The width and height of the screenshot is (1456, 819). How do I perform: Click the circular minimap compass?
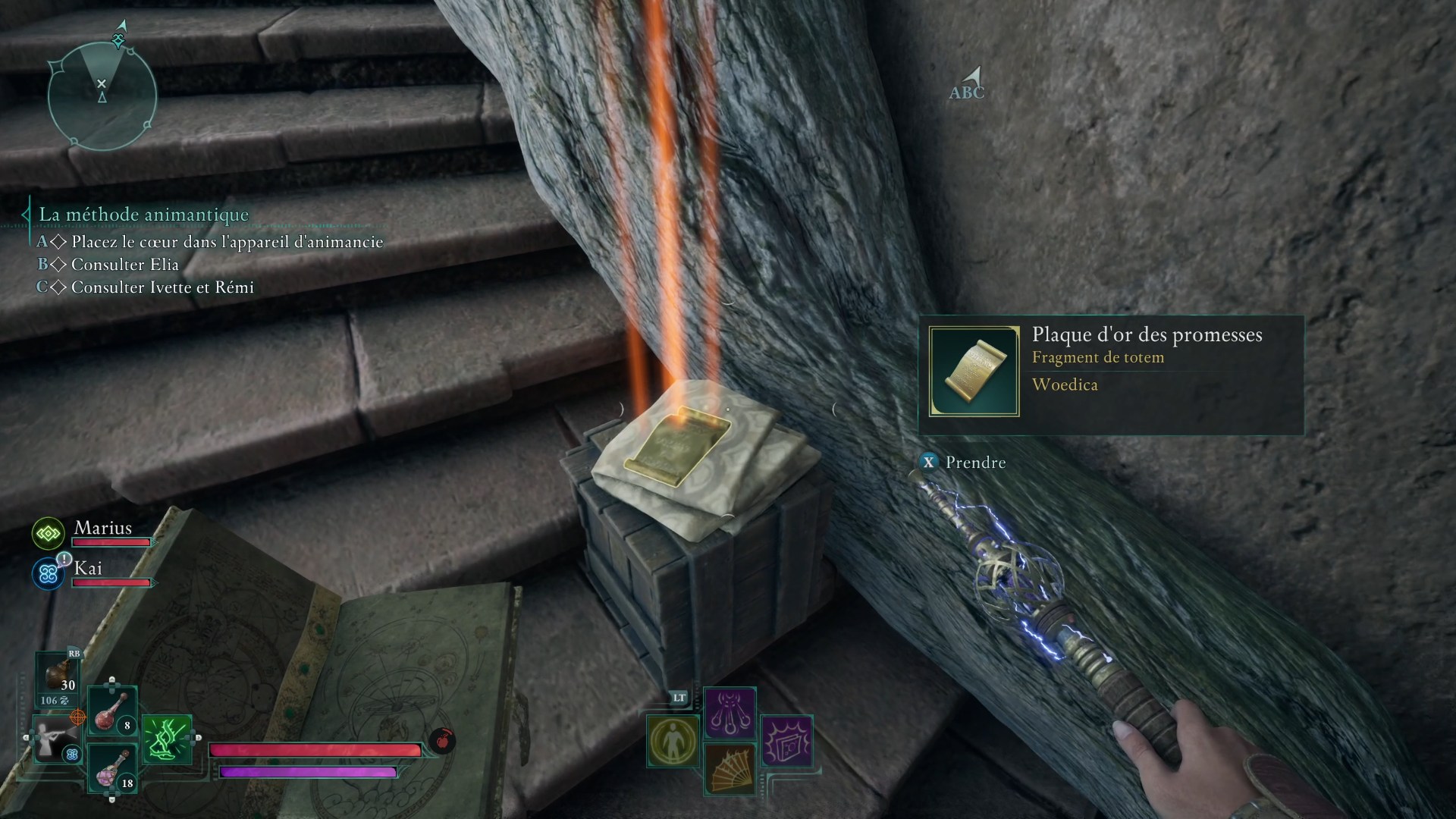click(x=102, y=96)
